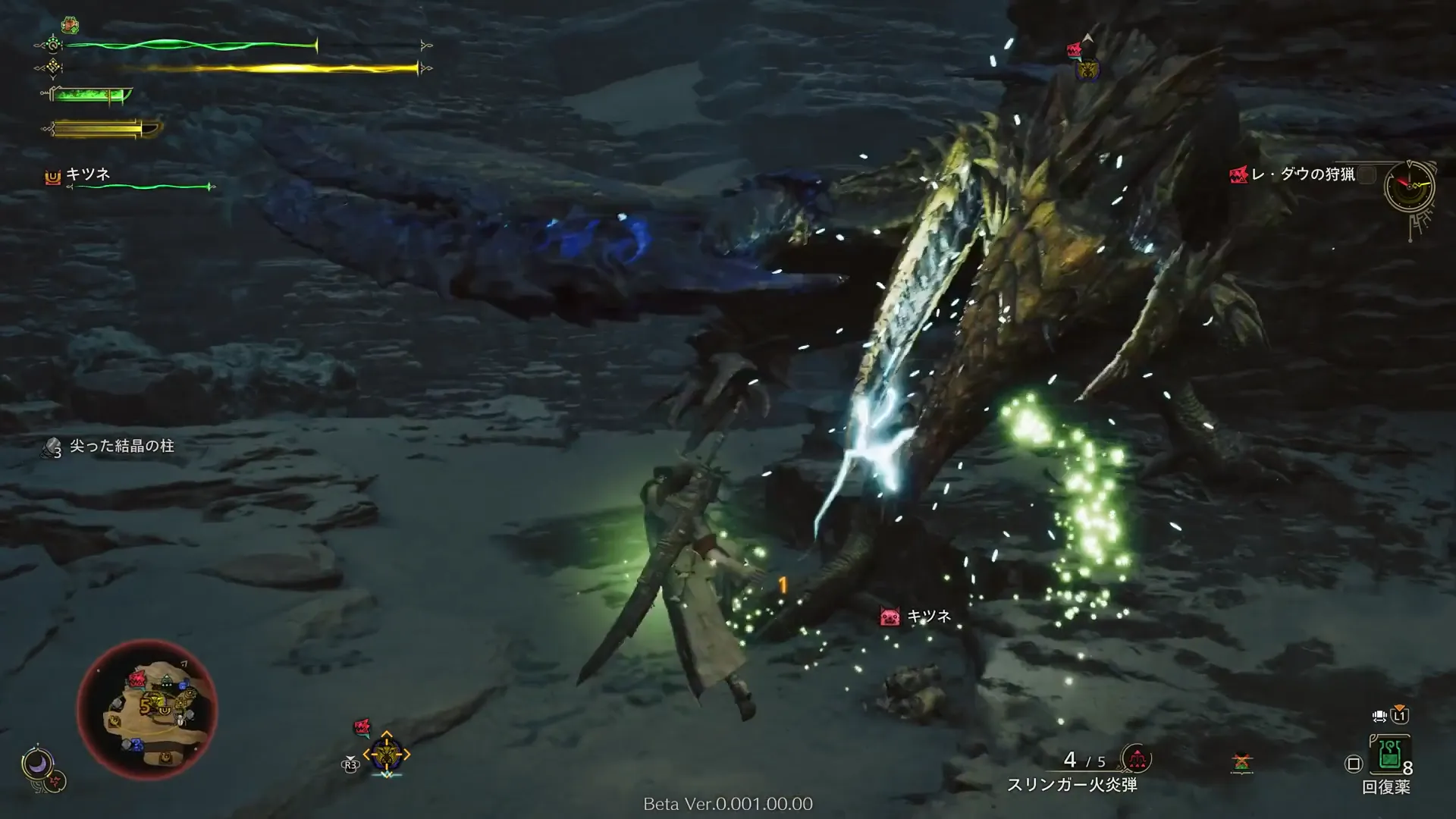Click the キツネ companion nameplate near the monster
The width and height of the screenshot is (1456, 819).
click(x=928, y=617)
